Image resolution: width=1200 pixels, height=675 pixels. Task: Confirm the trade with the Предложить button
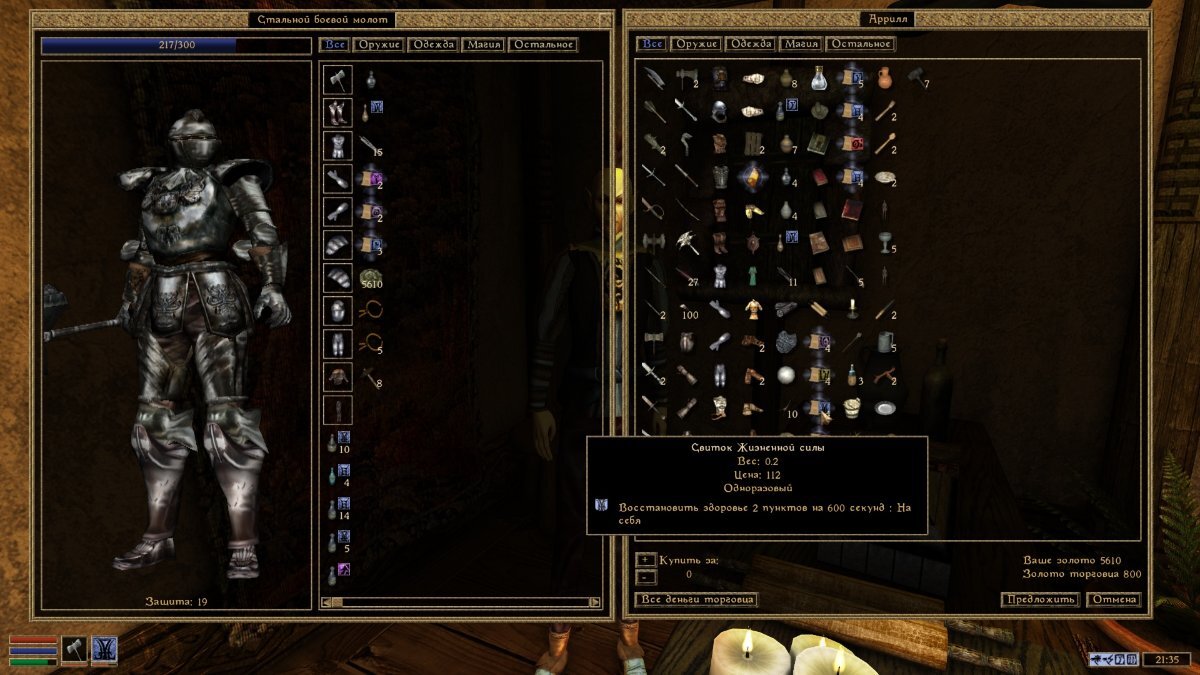pos(1040,600)
